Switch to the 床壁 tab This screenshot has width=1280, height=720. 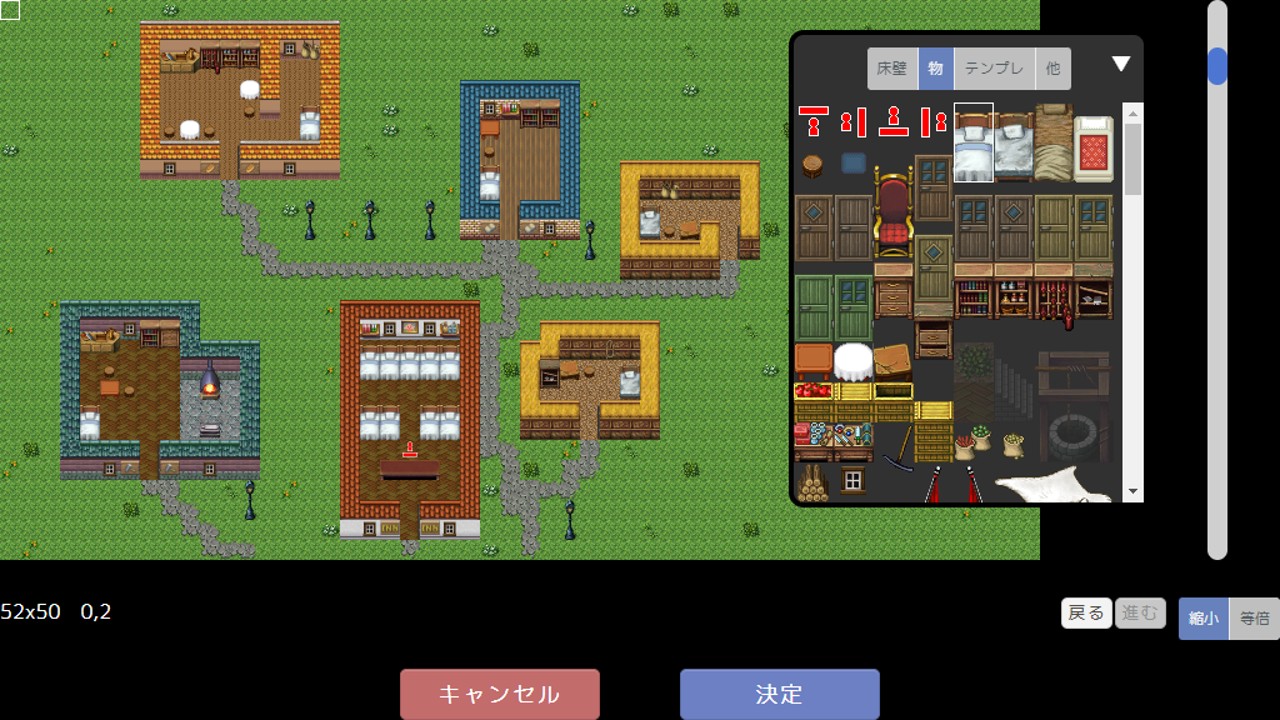890,68
